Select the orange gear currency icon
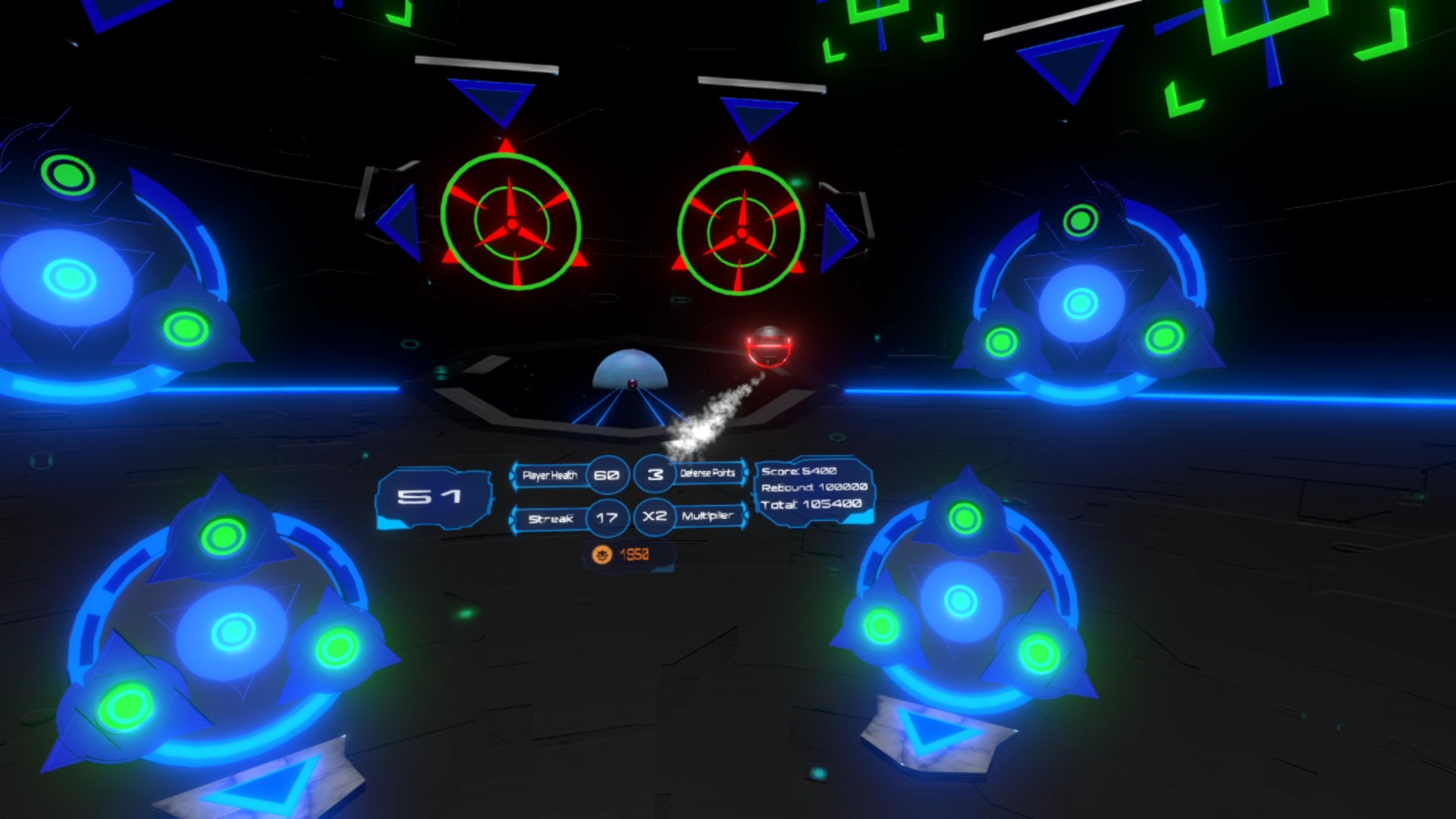 601,554
